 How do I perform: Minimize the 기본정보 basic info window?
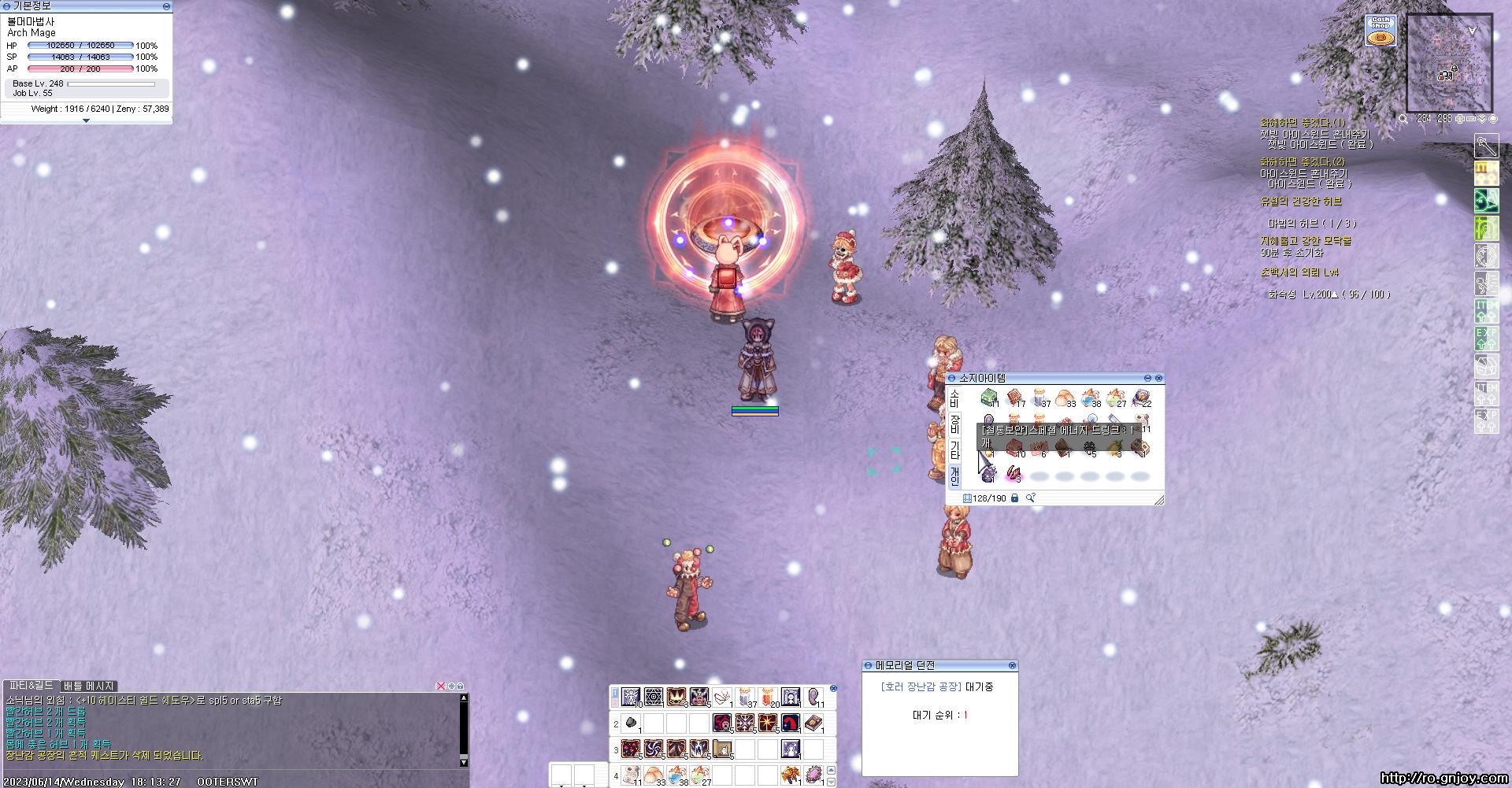point(166,6)
